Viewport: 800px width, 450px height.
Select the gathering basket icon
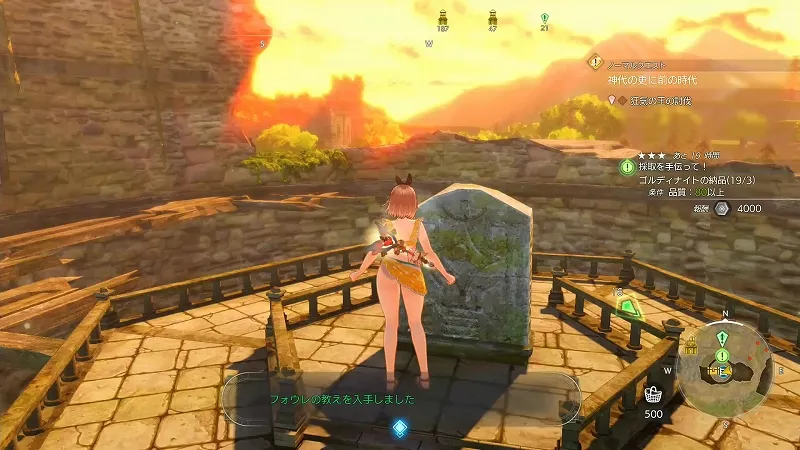[653, 393]
